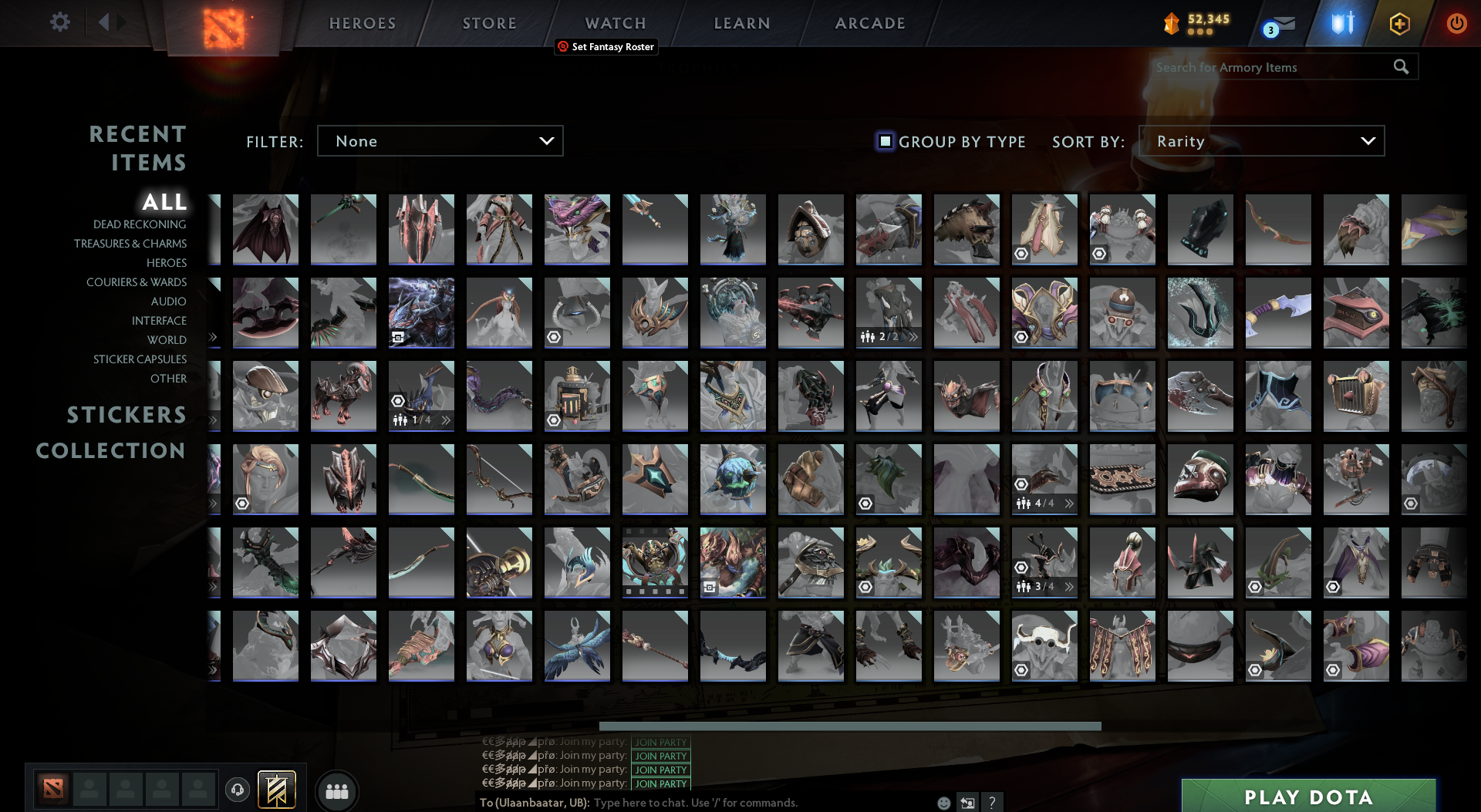Image resolution: width=1481 pixels, height=812 pixels.
Task: Open the FILTER dropdown currently set to None
Action: (x=440, y=141)
